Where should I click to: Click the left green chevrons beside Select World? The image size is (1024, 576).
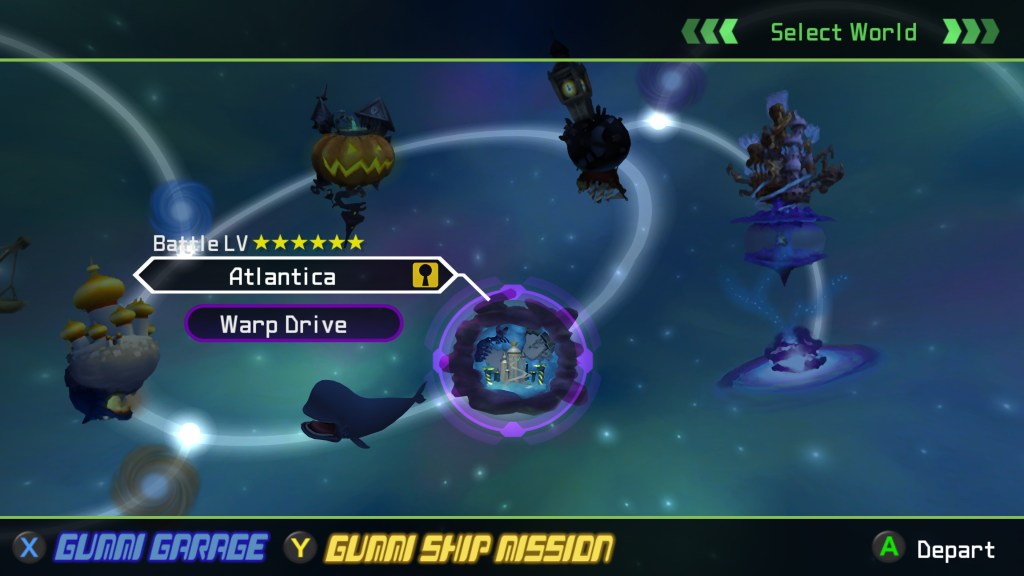click(x=710, y=32)
